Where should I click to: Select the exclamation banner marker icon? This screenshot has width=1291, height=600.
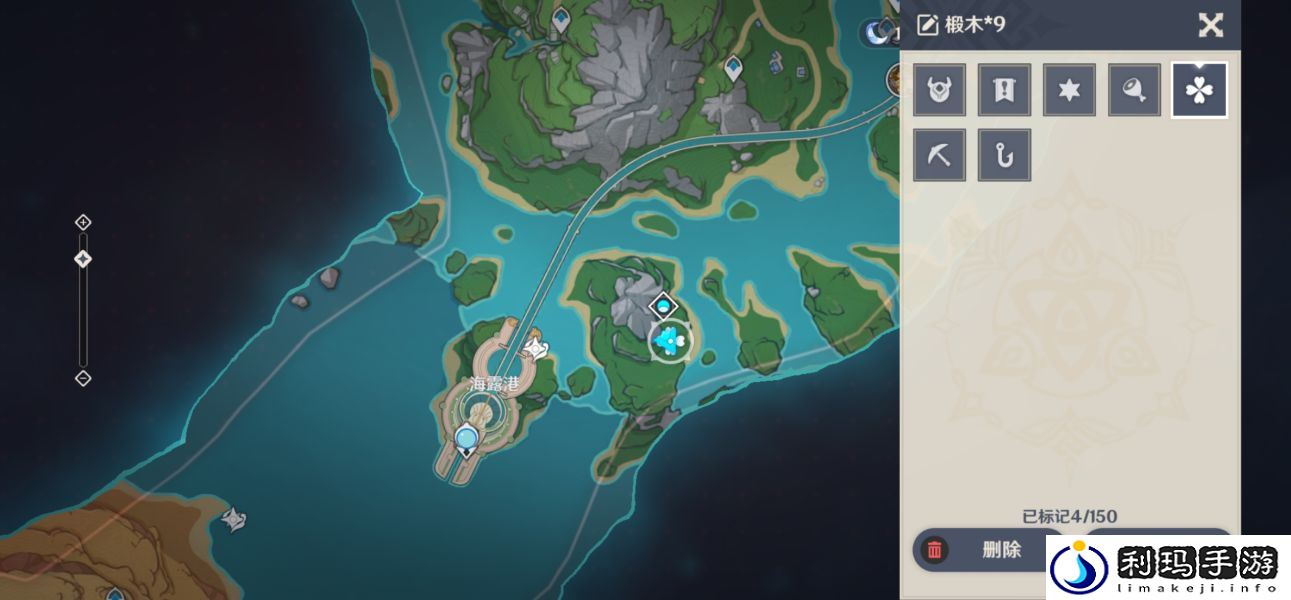(1004, 90)
